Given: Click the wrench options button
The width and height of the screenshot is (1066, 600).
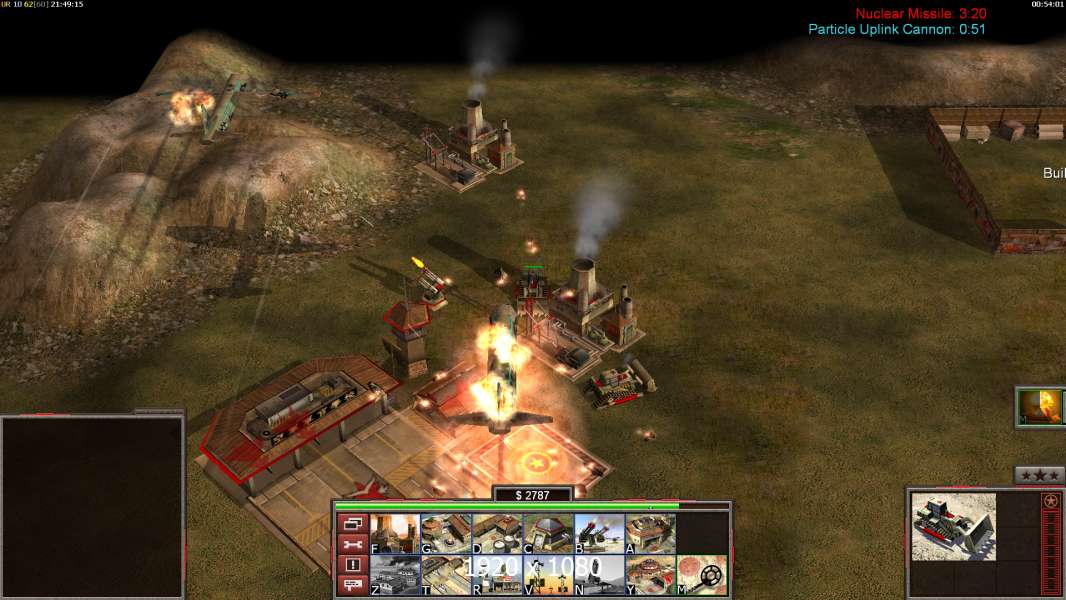Looking at the screenshot, I should click(352, 544).
